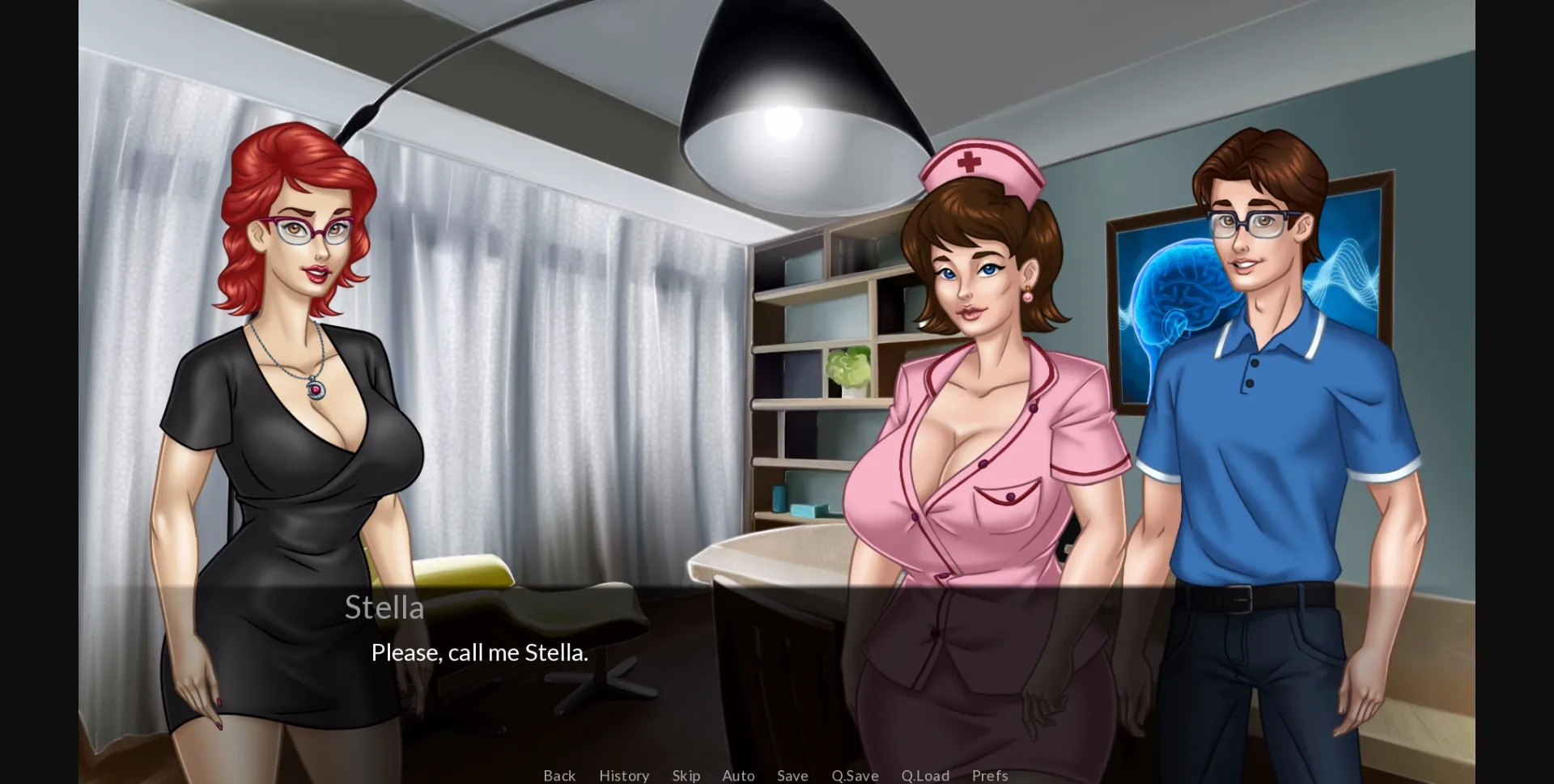Open the Prefs settings screen
This screenshot has width=1554, height=784.
click(989, 775)
